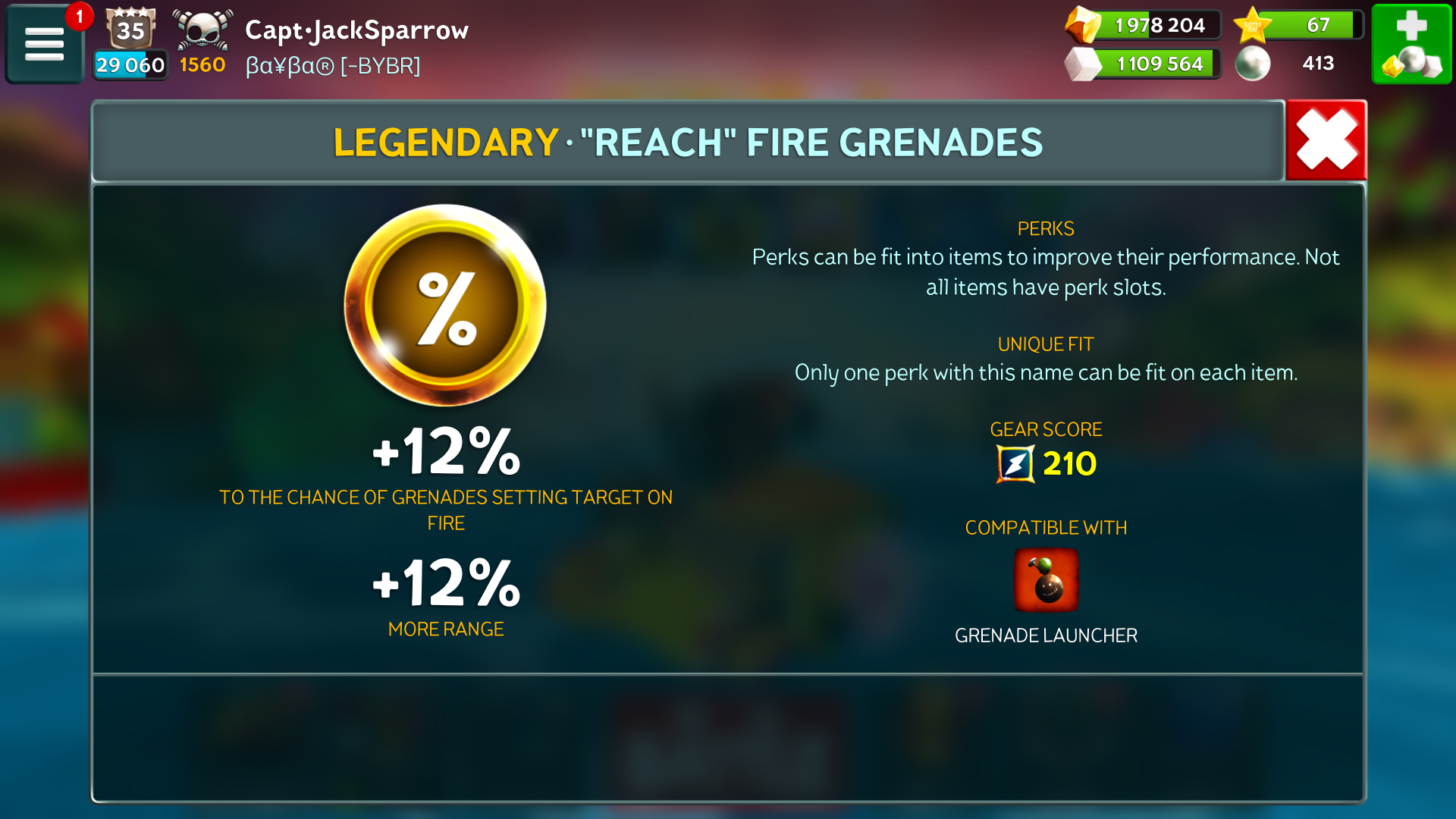1456x819 pixels.
Task: Select the Grenade Launcher compatible item icon
Action: (x=1046, y=580)
